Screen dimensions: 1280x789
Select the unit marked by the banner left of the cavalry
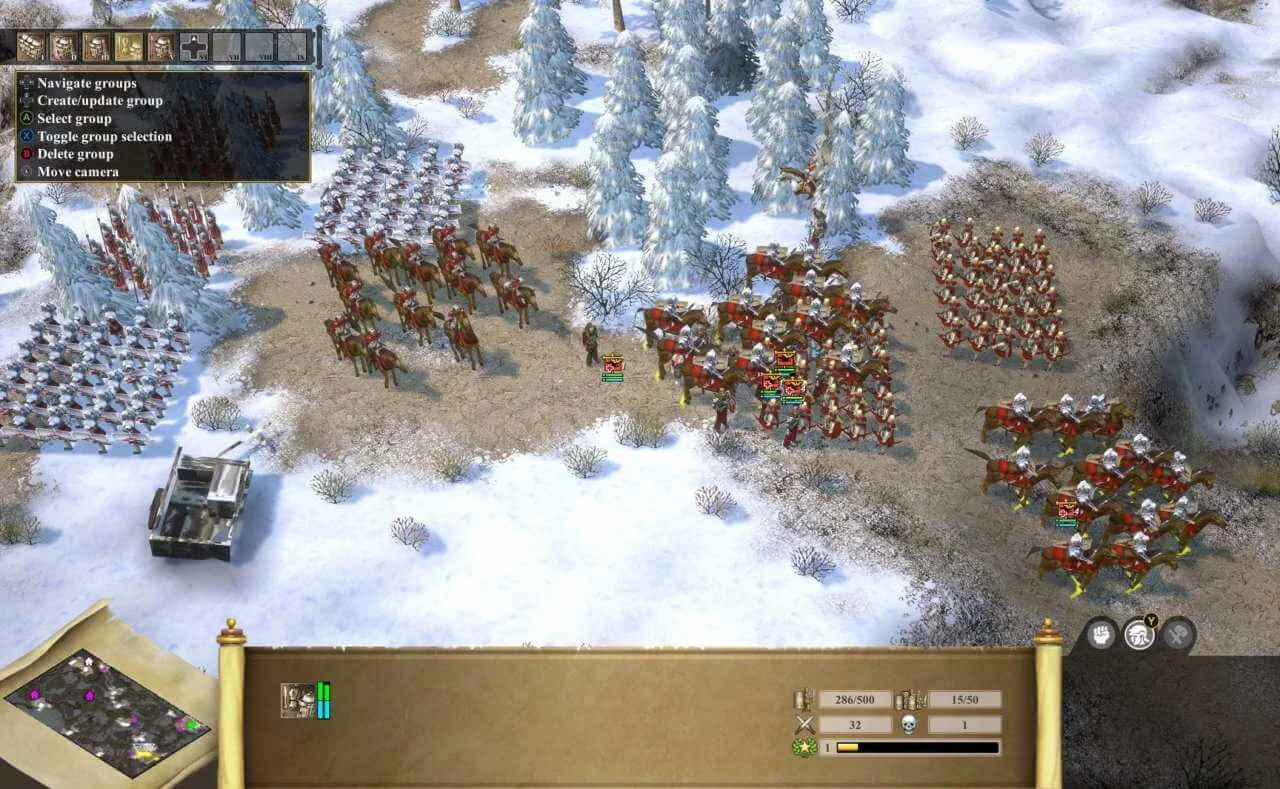tap(612, 367)
